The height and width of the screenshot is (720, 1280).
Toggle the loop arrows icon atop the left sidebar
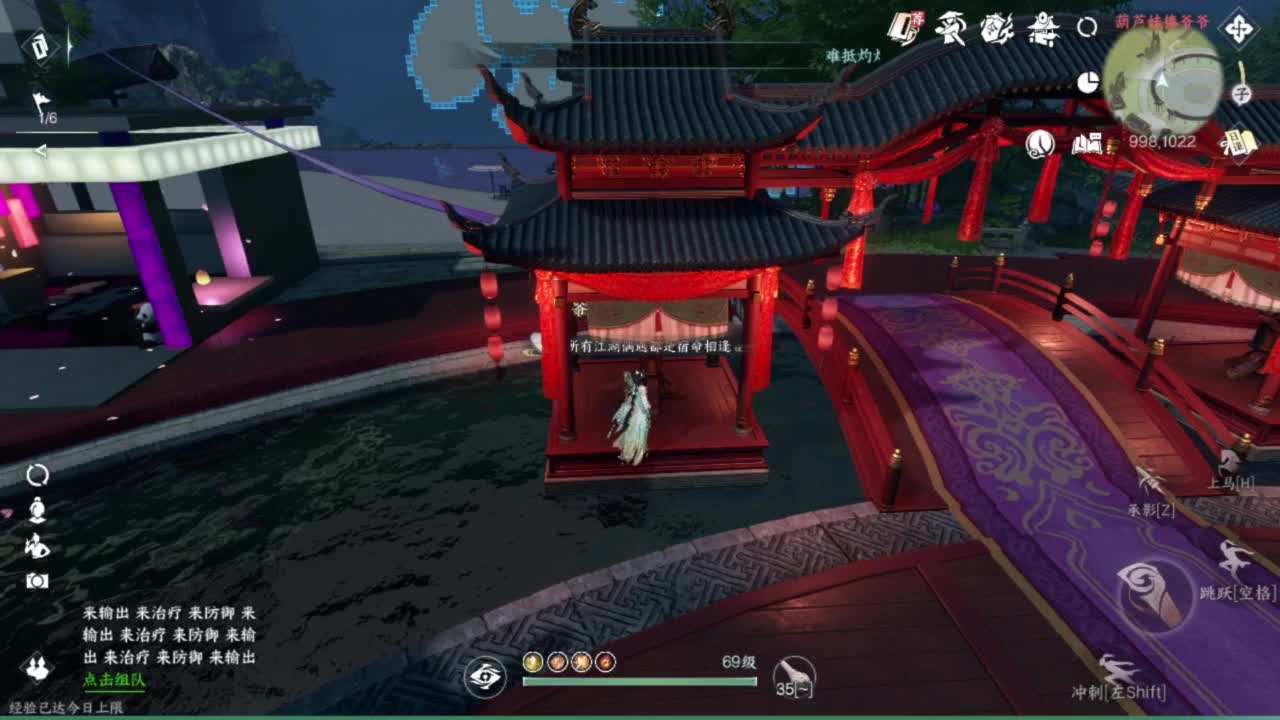pyautogui.click(x=37, y=474)
